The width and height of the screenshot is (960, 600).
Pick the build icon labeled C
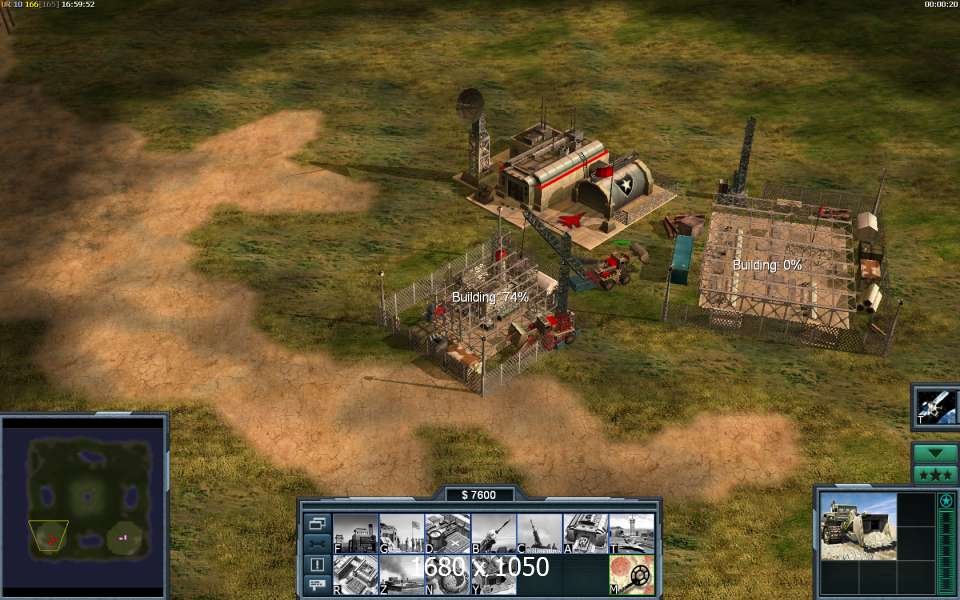click(539, 533)
